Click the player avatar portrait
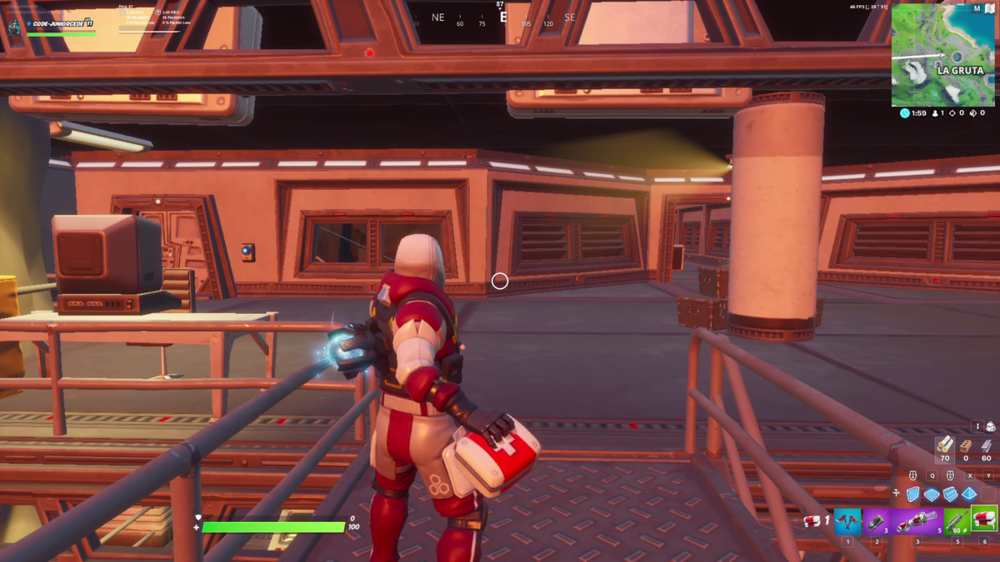Image resolution: width=1000 pixels, height=562 pixels. tap(15, 24)
